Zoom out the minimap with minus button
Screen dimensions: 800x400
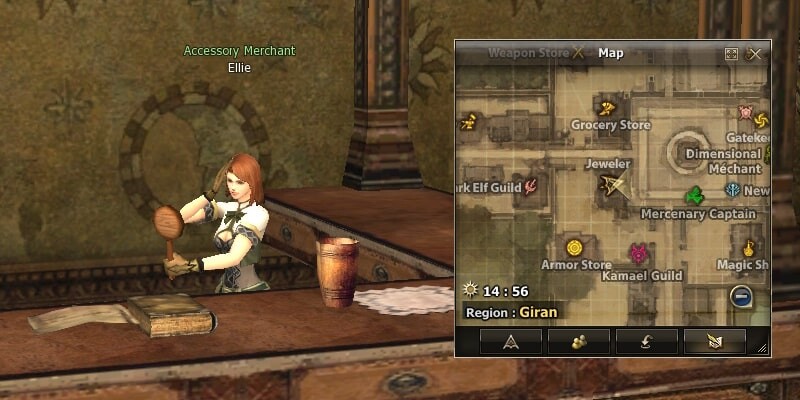(x=740, y=295)
